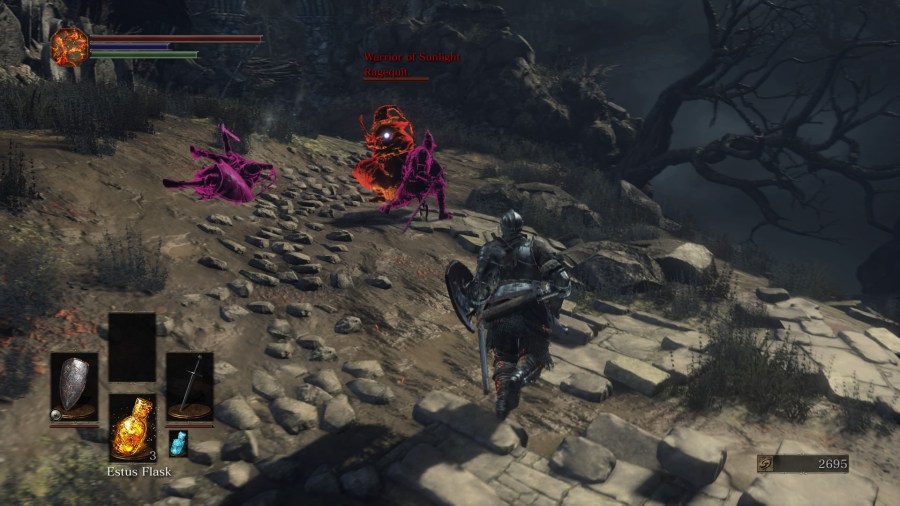Select the Estus Flask quick item slot
Viewport: 900px width, 506px height.
pos(132,427)
